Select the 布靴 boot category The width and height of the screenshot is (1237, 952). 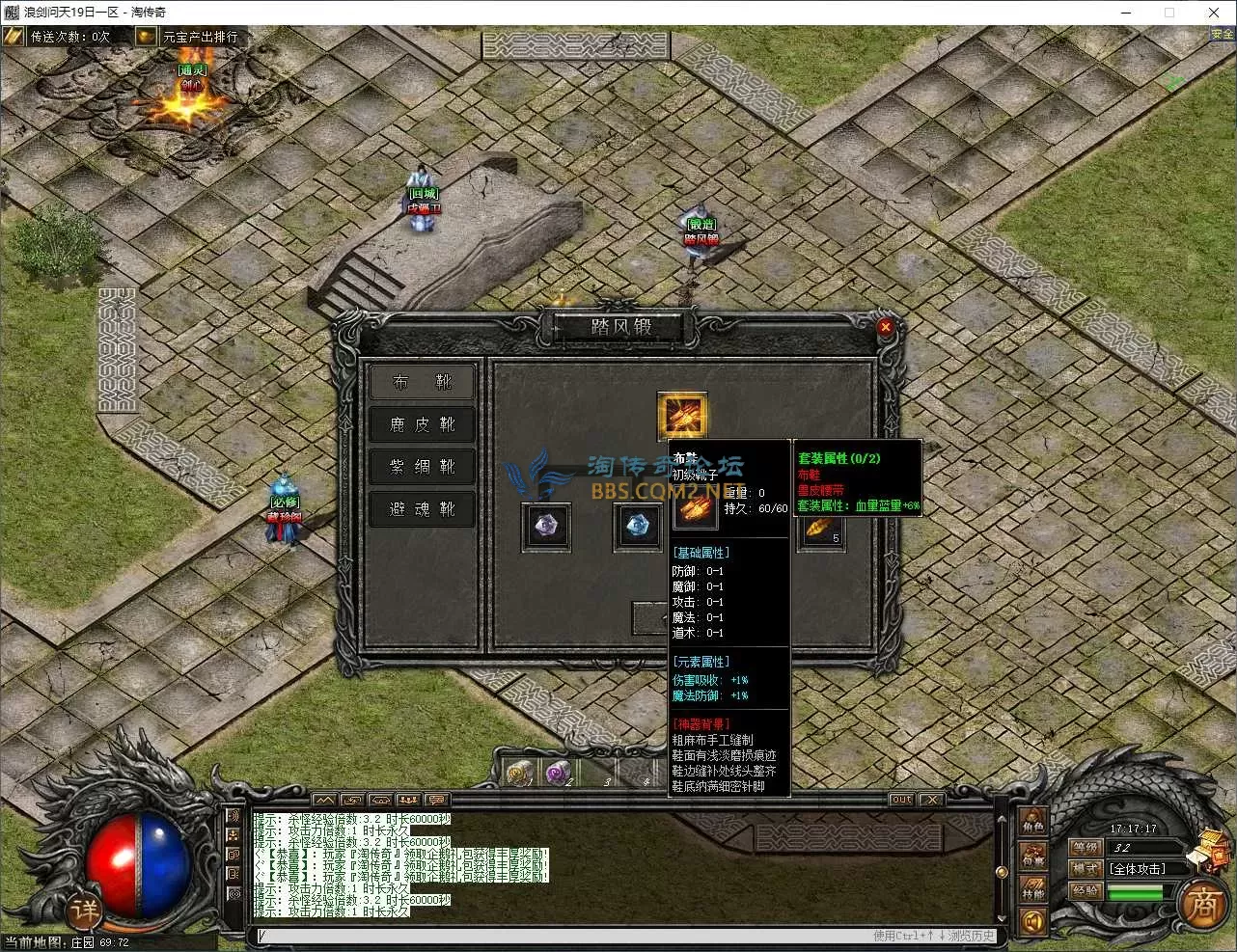(422, 382)
